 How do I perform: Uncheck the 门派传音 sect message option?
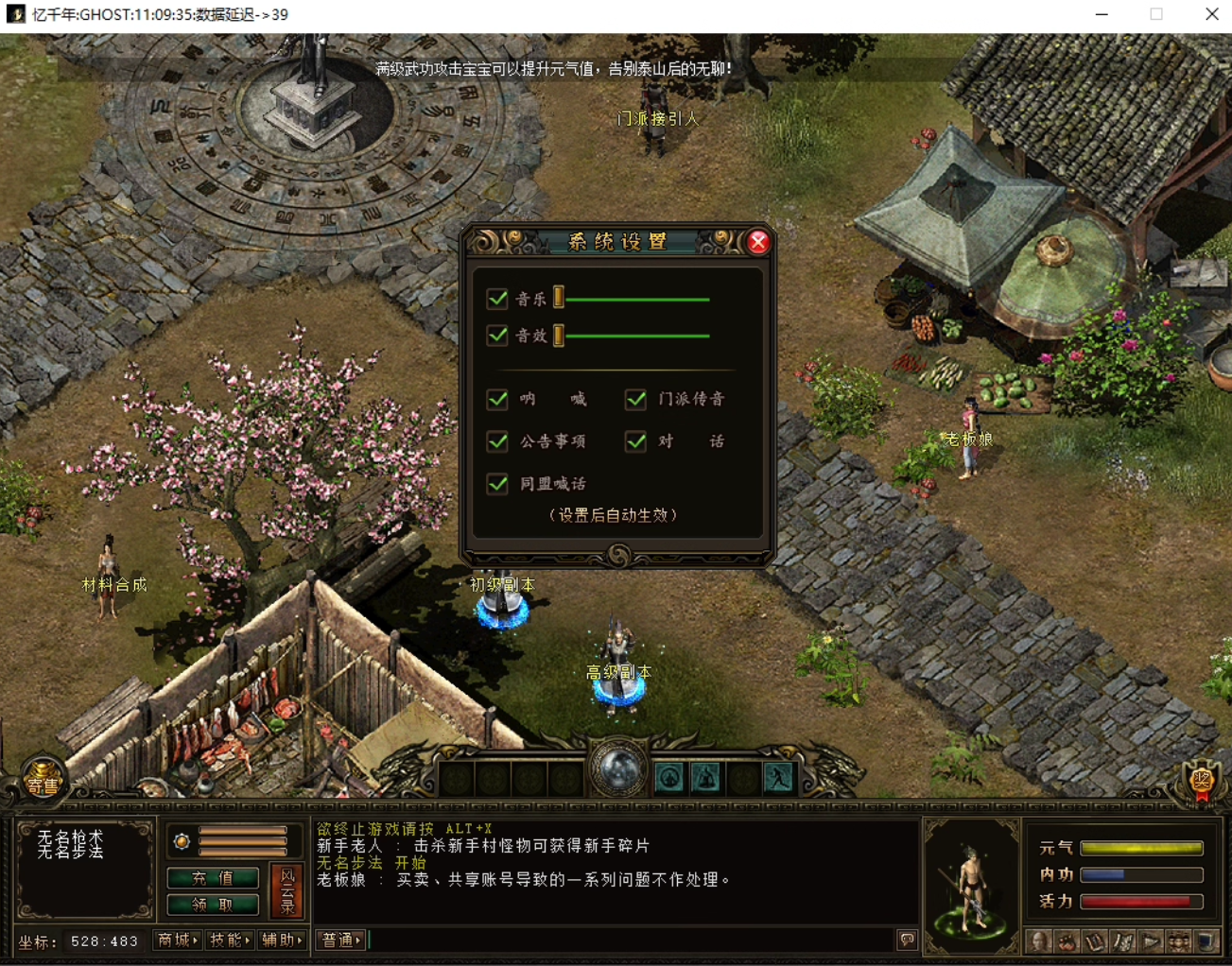(x=636, y=399)
